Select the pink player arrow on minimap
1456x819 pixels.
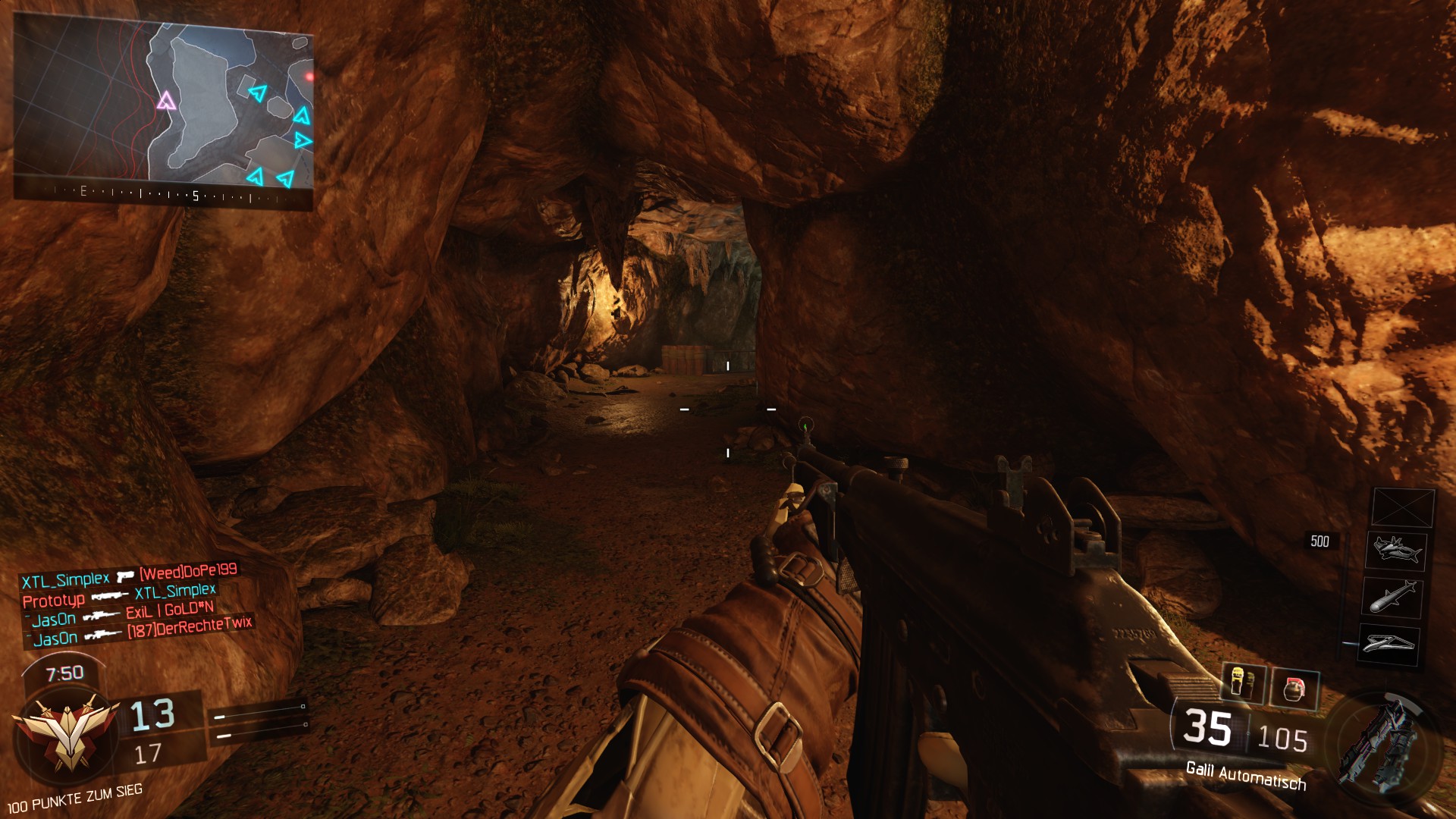(x=166, y=101)
